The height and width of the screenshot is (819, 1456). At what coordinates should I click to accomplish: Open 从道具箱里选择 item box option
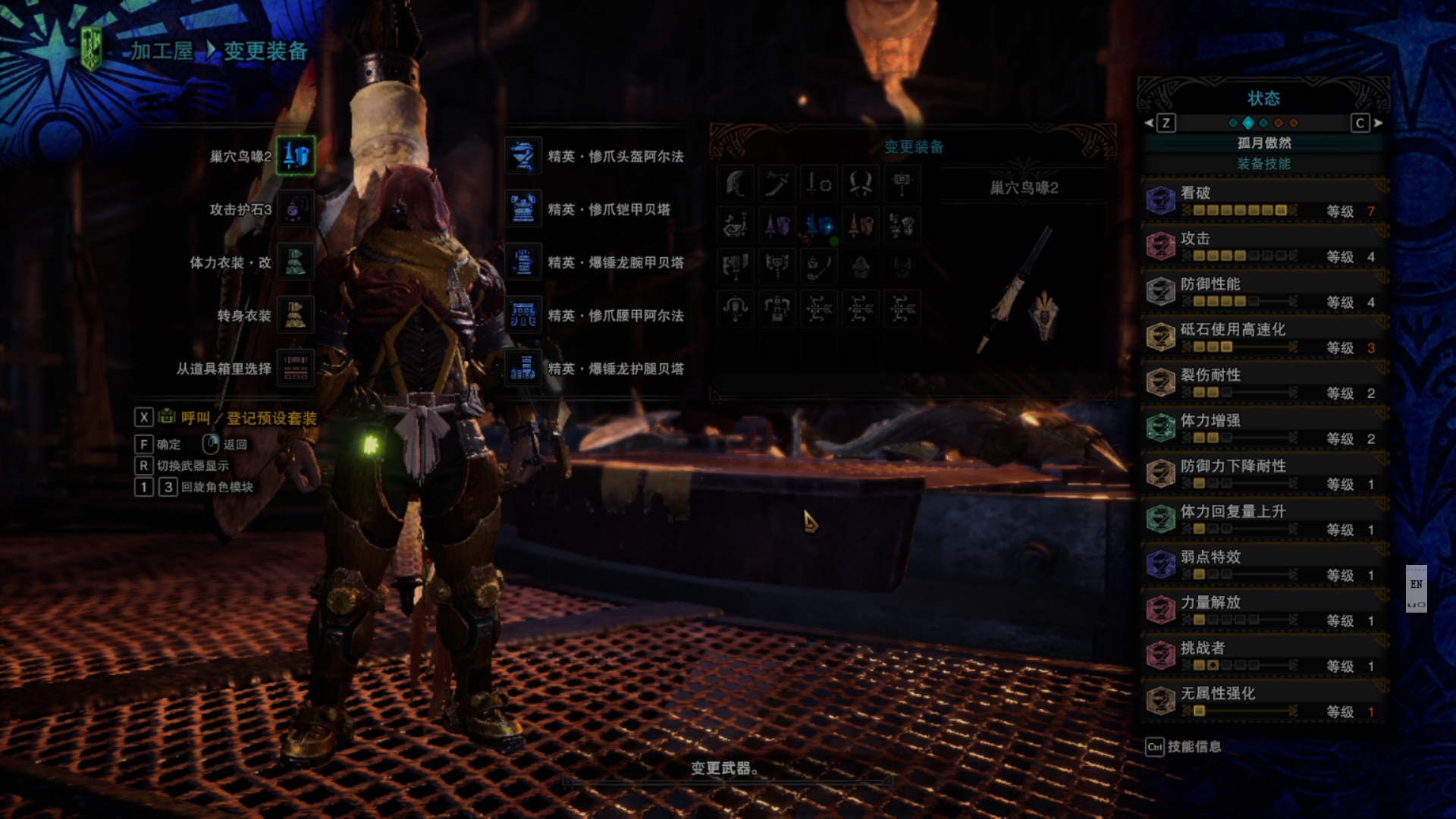295,369
